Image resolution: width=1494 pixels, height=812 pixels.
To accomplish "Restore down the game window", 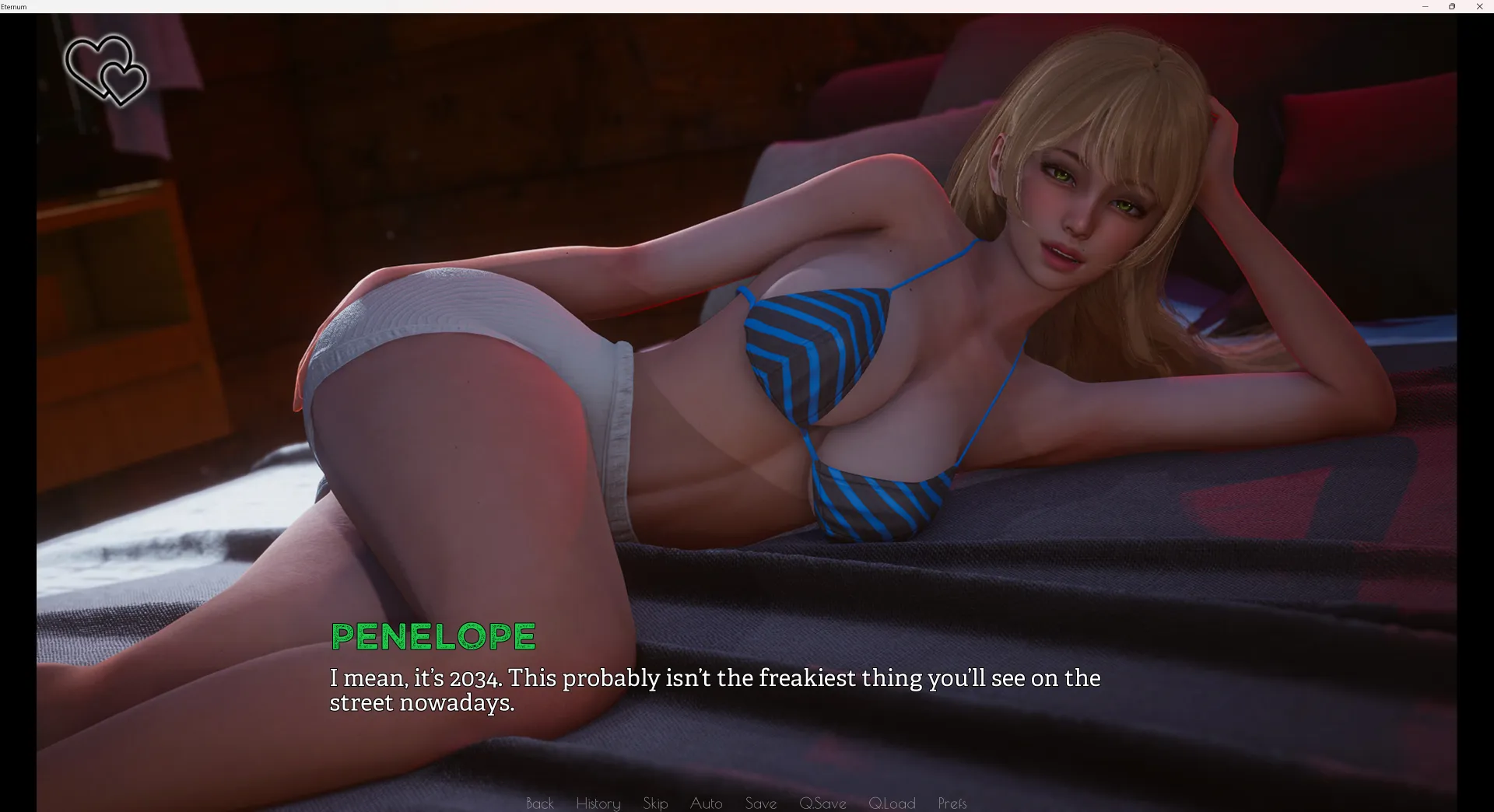I will pos(1452,7).
